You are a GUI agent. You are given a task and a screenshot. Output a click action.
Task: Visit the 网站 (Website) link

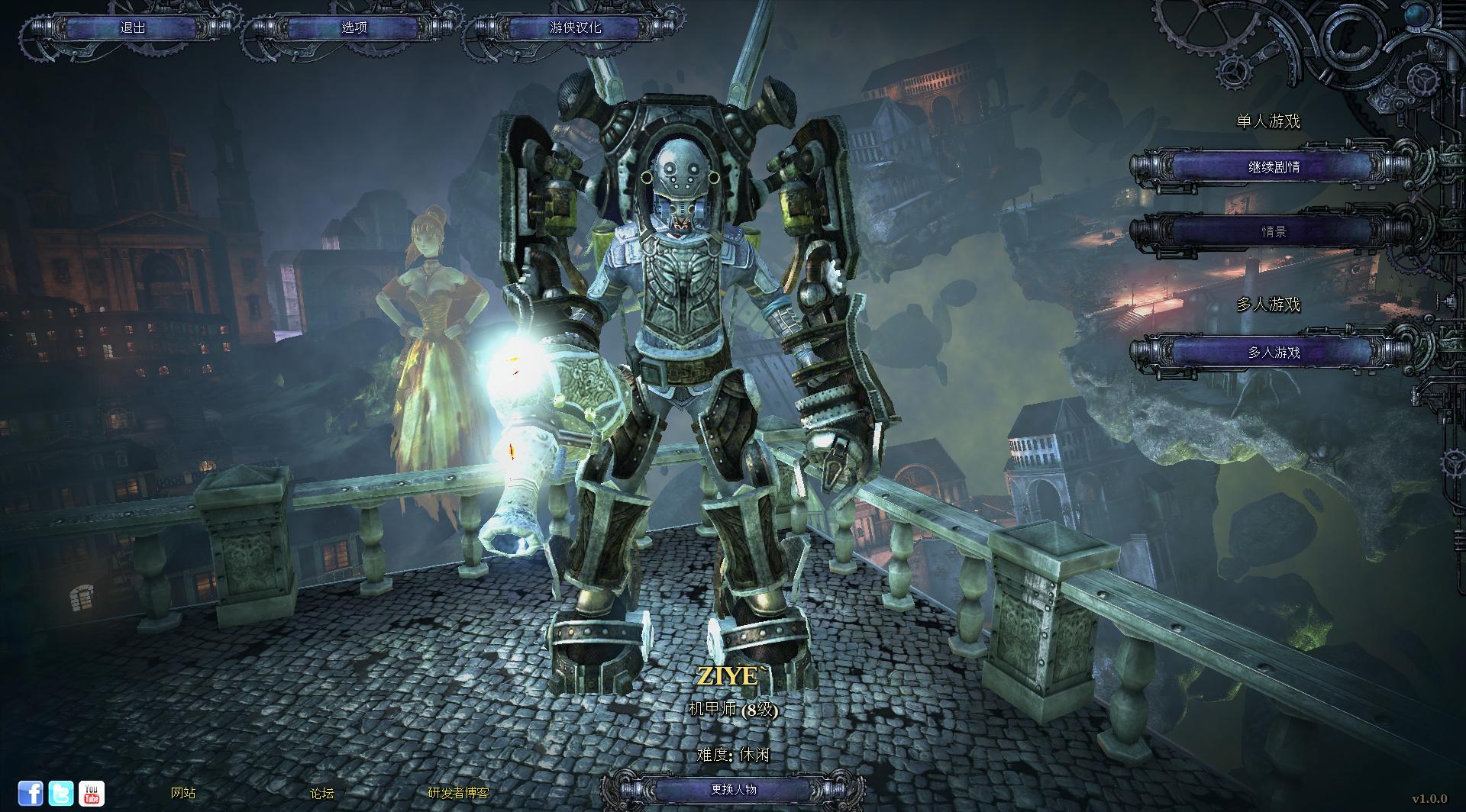(183, 793)
